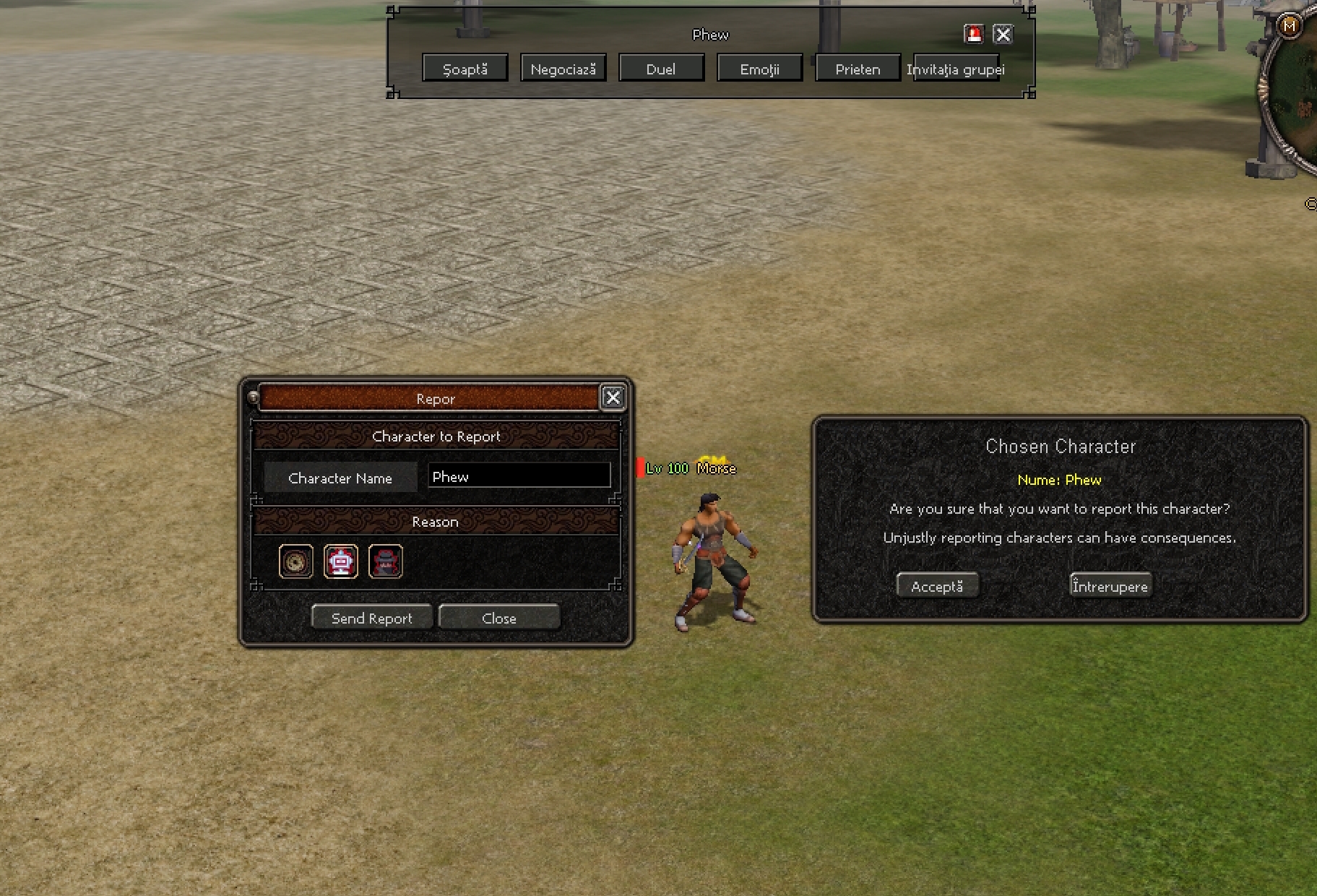
Task: Click the M emblem above the minimap
Action: pos(1290,25)
